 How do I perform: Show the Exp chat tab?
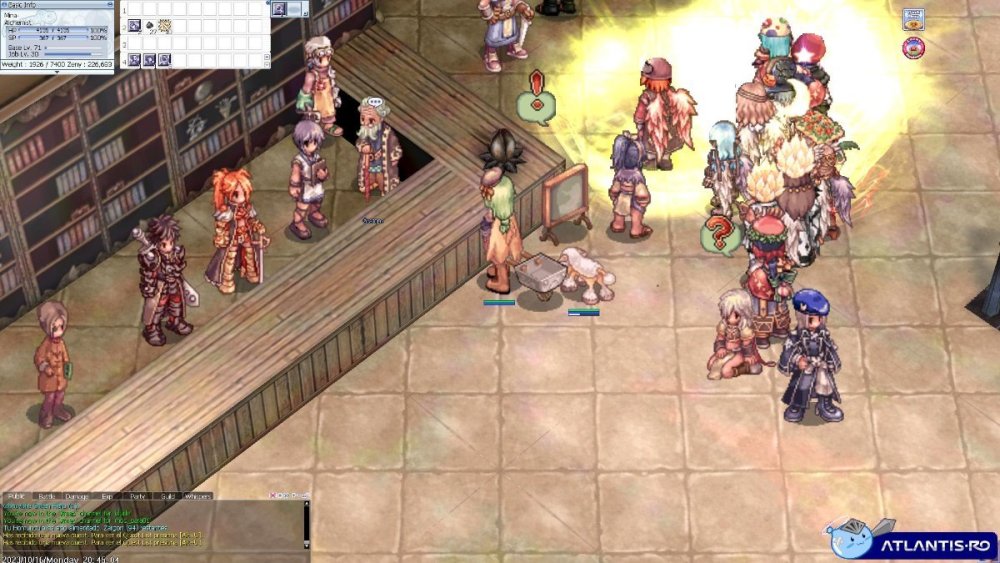[x=107, y=496]
